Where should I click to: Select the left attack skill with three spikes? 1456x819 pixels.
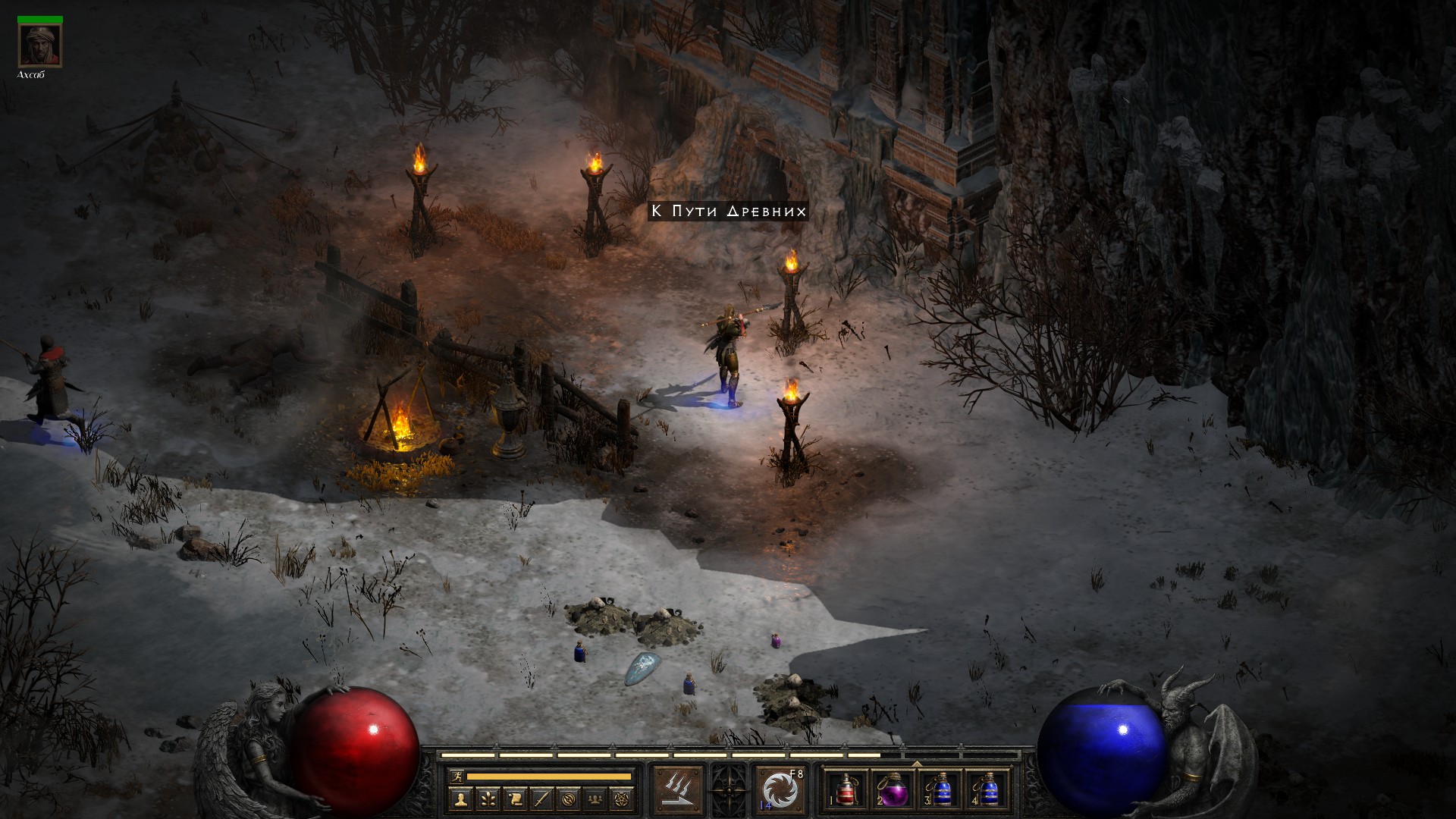(x=677, y=789)
